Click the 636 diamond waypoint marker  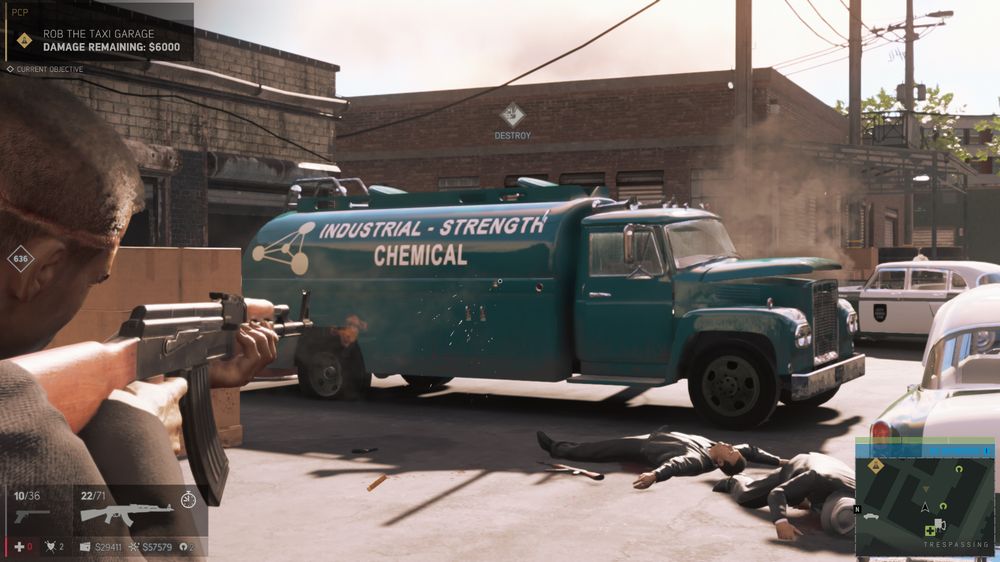pos(20,259)
